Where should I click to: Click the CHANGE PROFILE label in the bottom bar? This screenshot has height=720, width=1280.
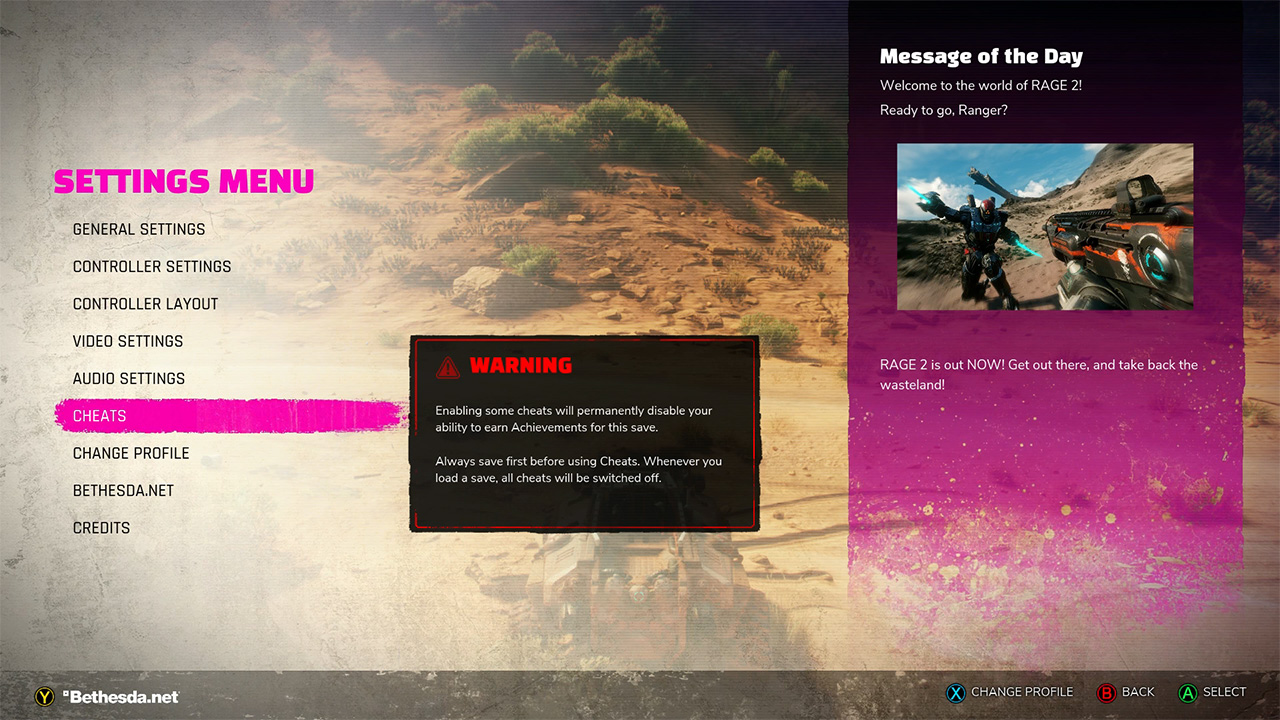(1022, 692)
